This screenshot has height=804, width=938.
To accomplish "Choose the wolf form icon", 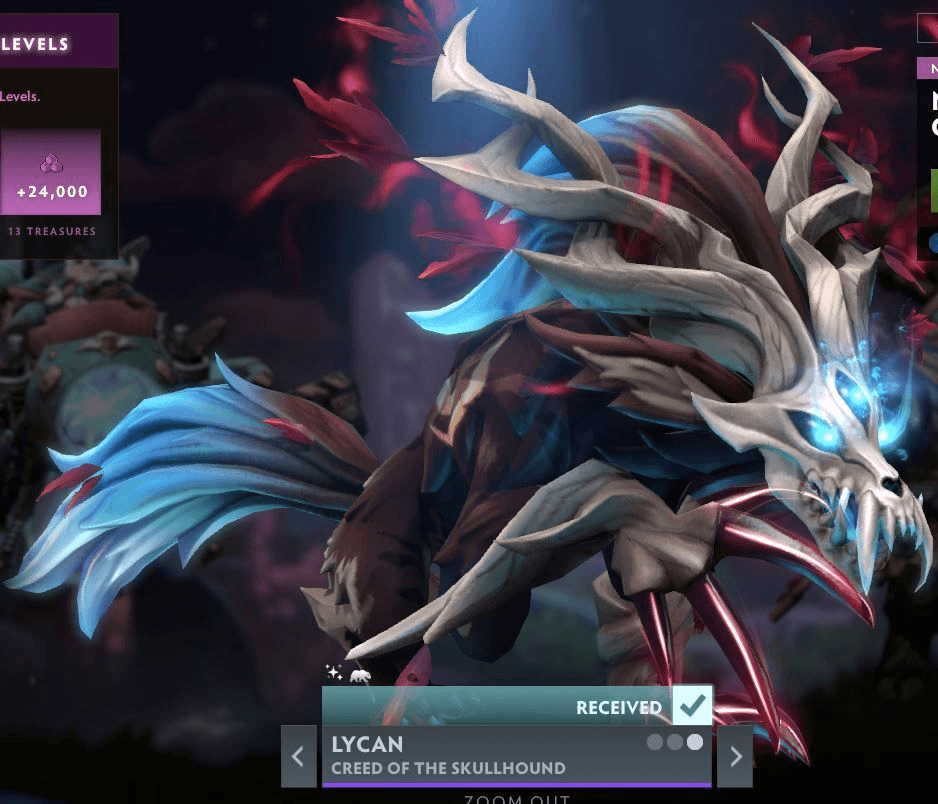I will (x=360, y=676).
